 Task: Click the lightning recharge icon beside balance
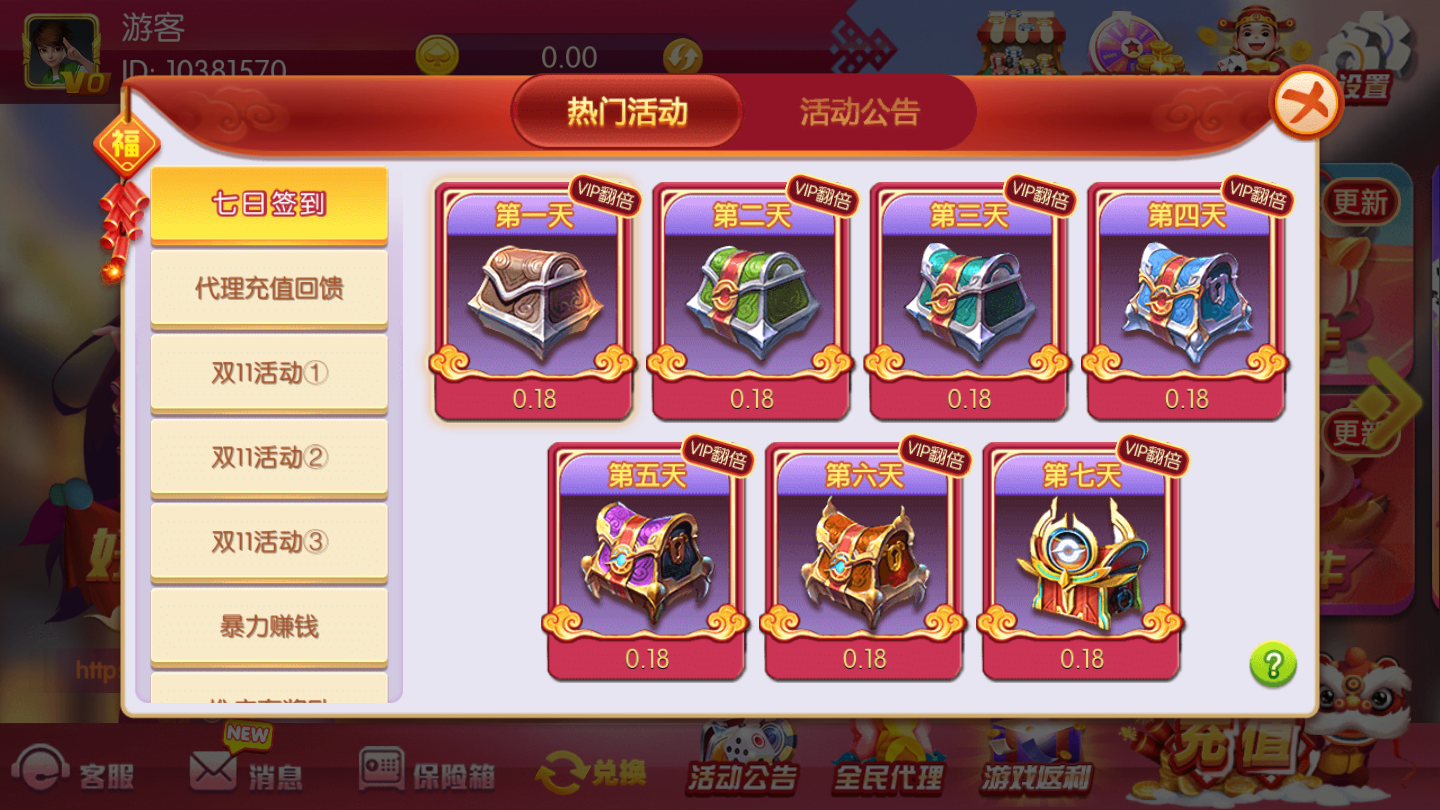pos(684,57)
